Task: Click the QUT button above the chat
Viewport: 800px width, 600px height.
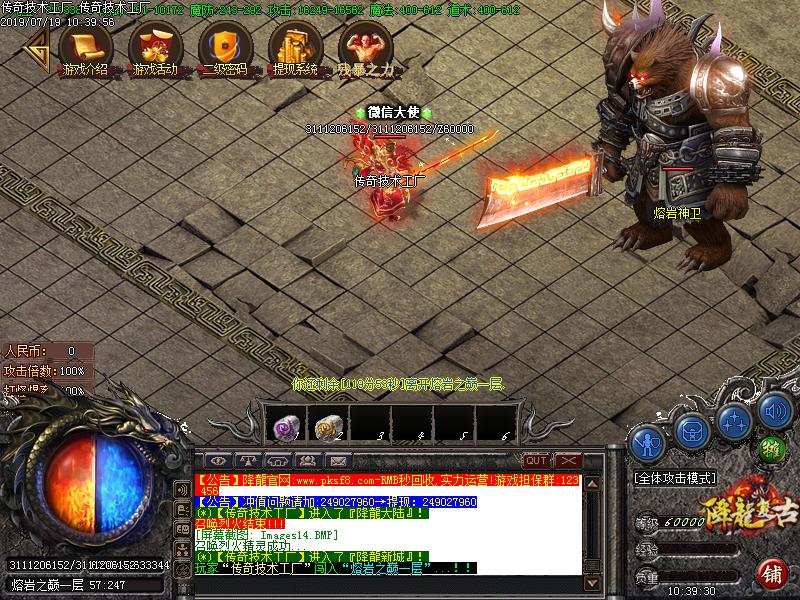Action: [537, 460]
